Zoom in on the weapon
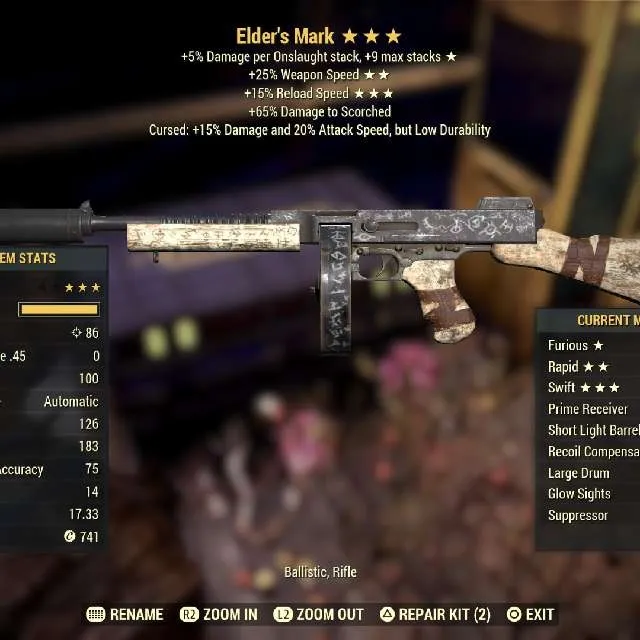The height and width of the screenshot is (640, 640). pyautogui.click(x=218, y=614)
